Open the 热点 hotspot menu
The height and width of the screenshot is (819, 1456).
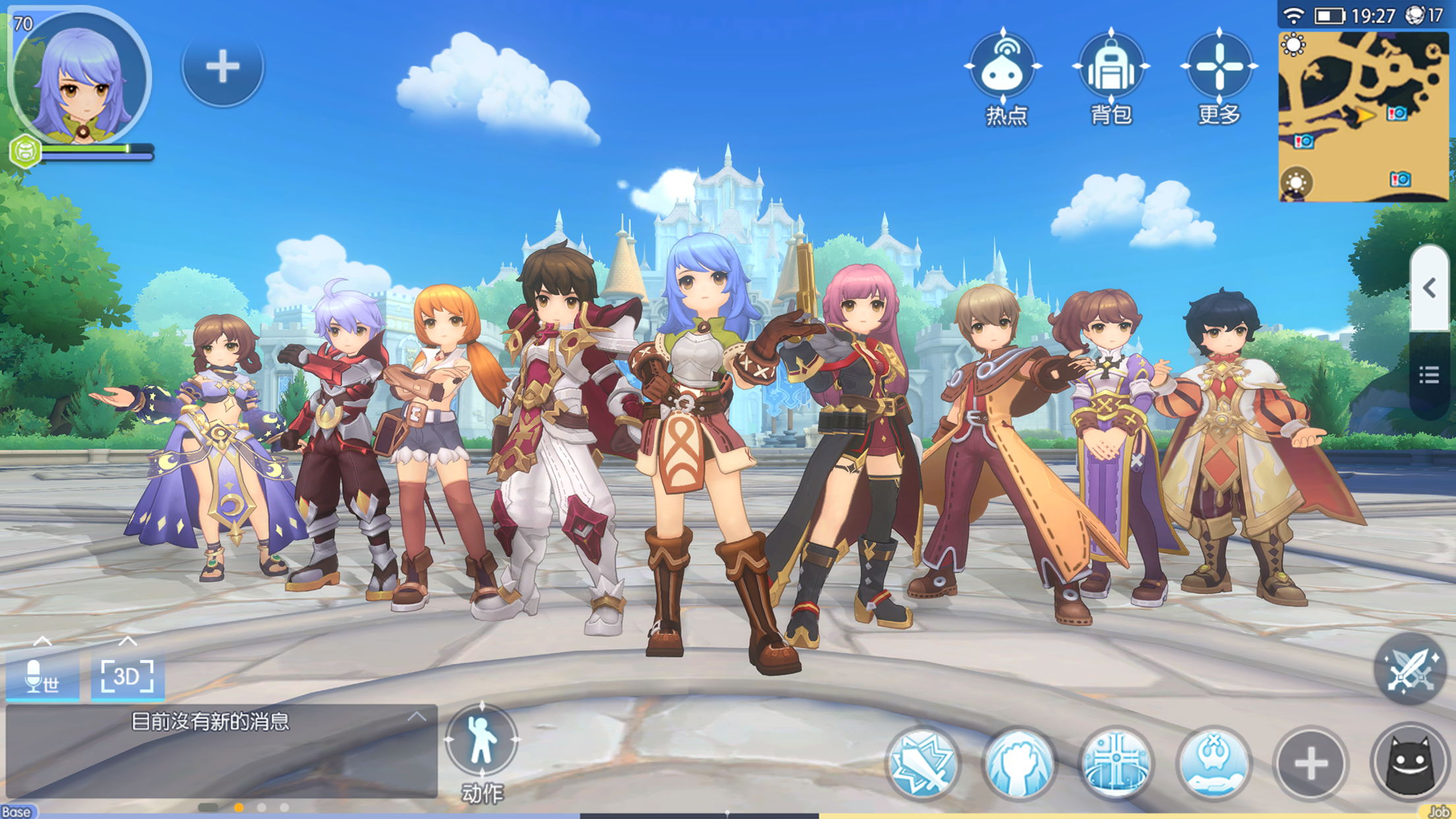[x=1003, y=69]
